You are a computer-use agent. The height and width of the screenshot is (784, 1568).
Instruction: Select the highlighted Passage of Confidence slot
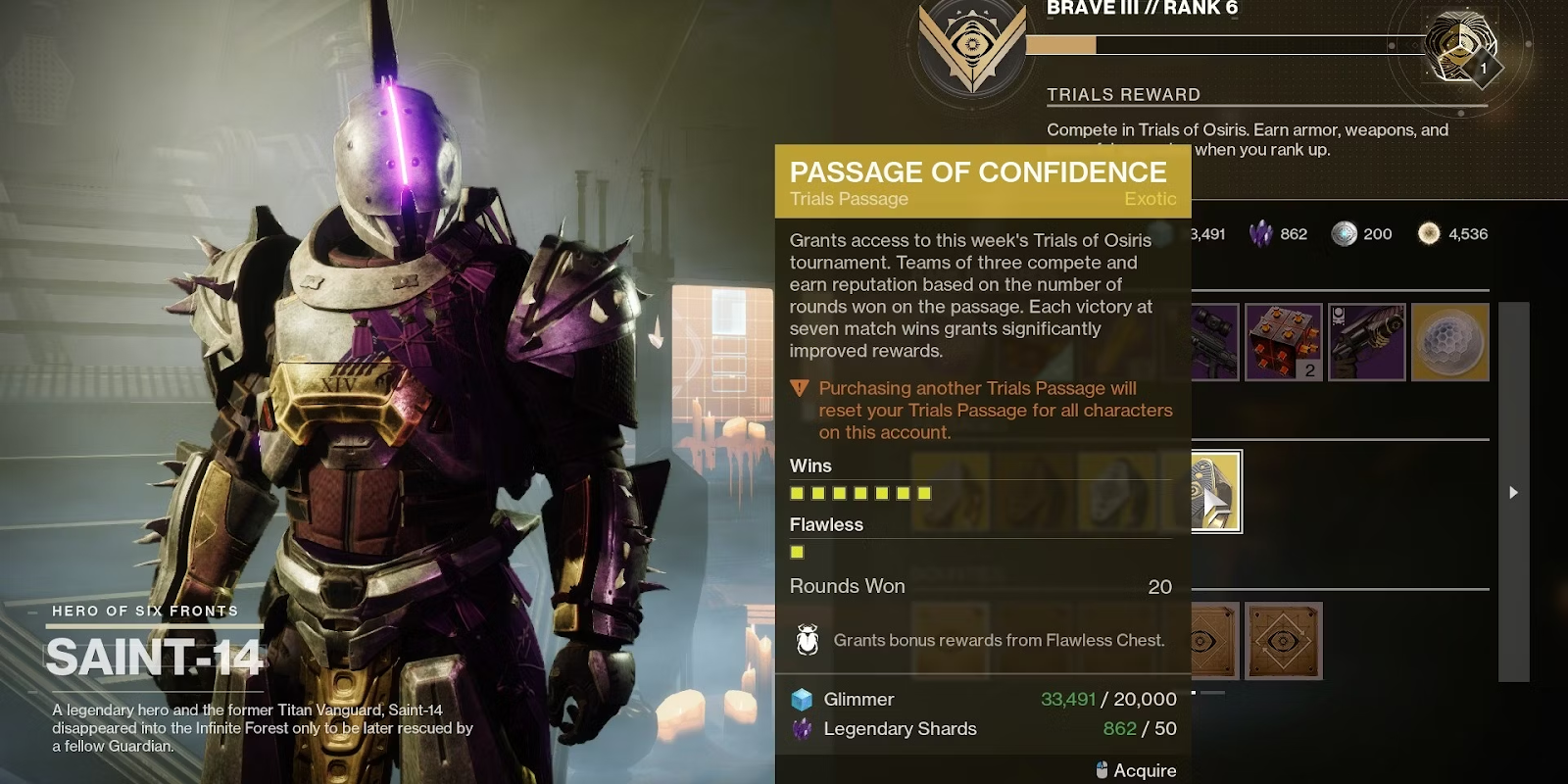tap(1216, 492)
